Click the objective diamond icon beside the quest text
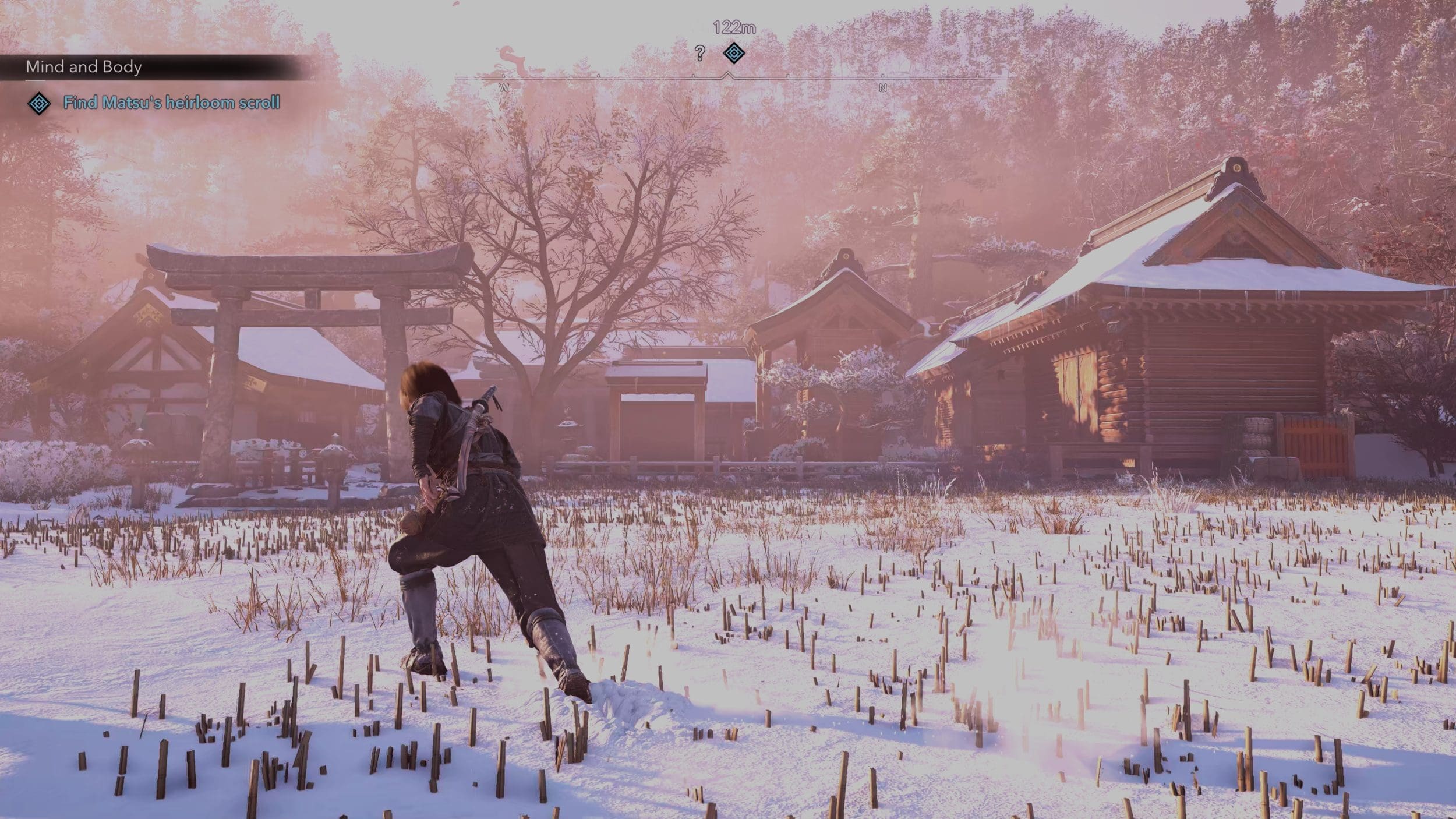The height and width of the screenshot is (819, 1456). [39, 104]
